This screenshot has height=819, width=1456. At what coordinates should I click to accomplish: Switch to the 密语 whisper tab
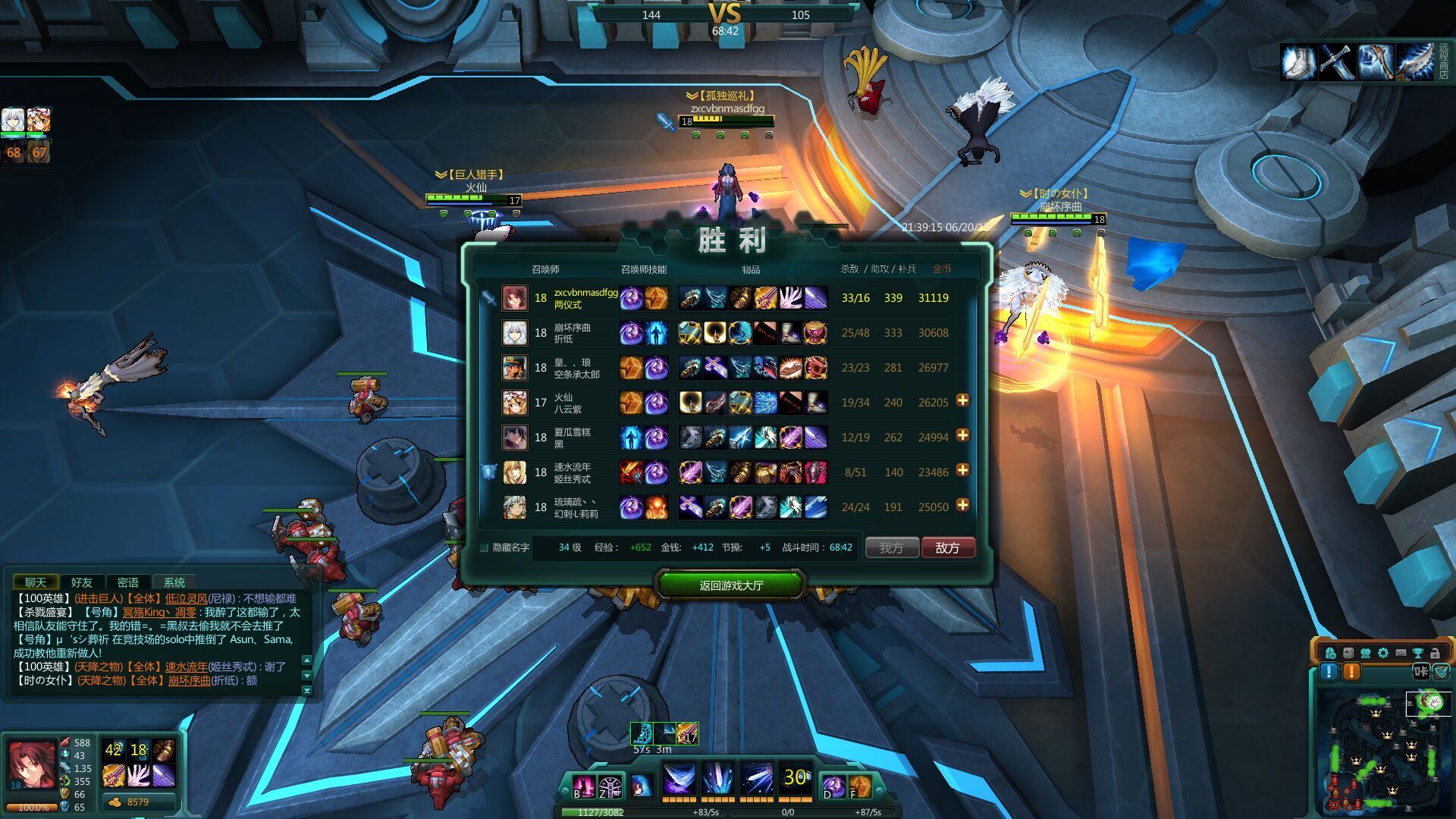[x=127, y=582]
